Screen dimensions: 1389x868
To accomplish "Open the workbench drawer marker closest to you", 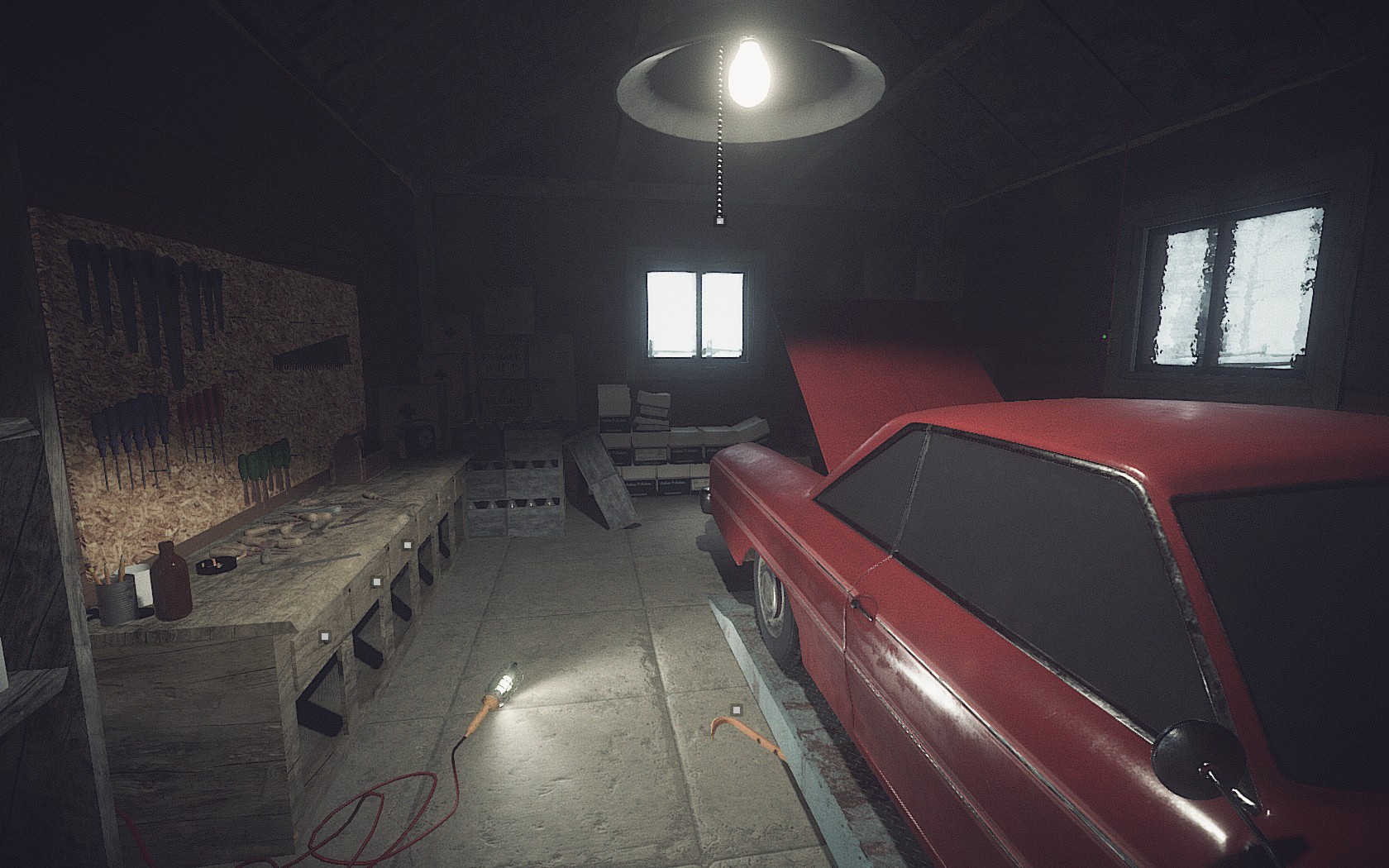I will pyautogui.click(x=325, y=637).
